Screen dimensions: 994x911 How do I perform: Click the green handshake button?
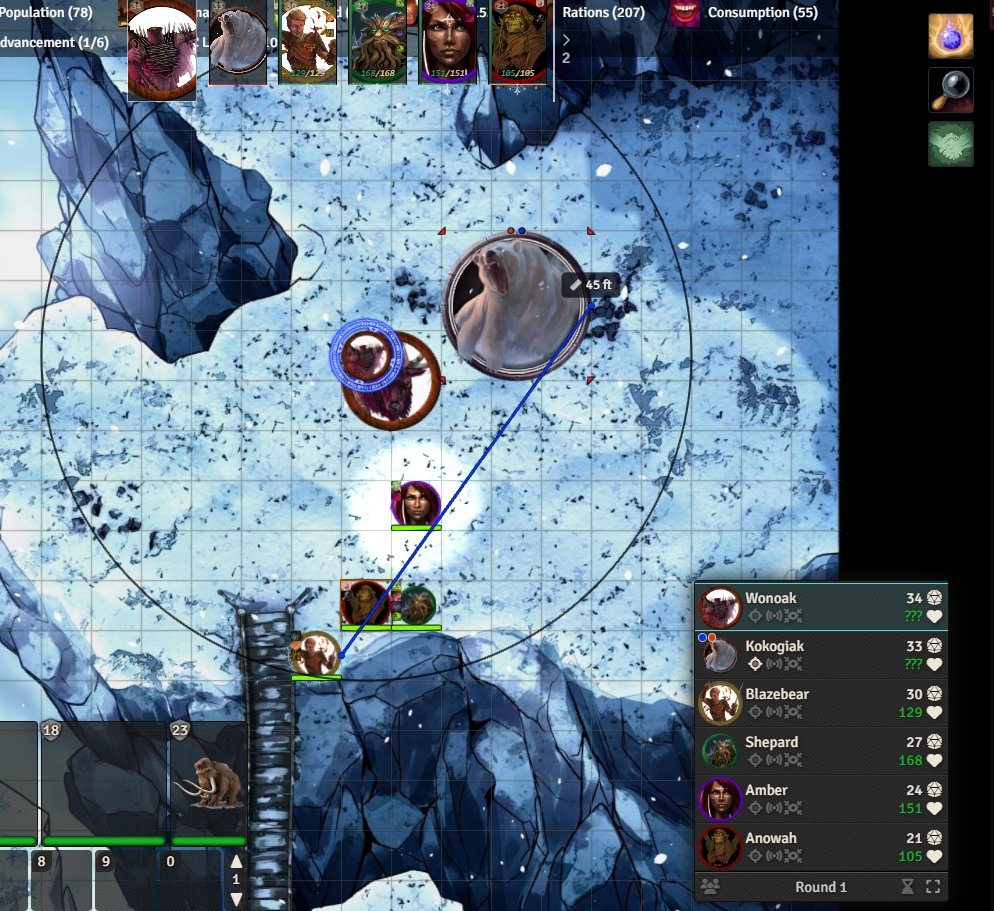[x=951, y=144]
